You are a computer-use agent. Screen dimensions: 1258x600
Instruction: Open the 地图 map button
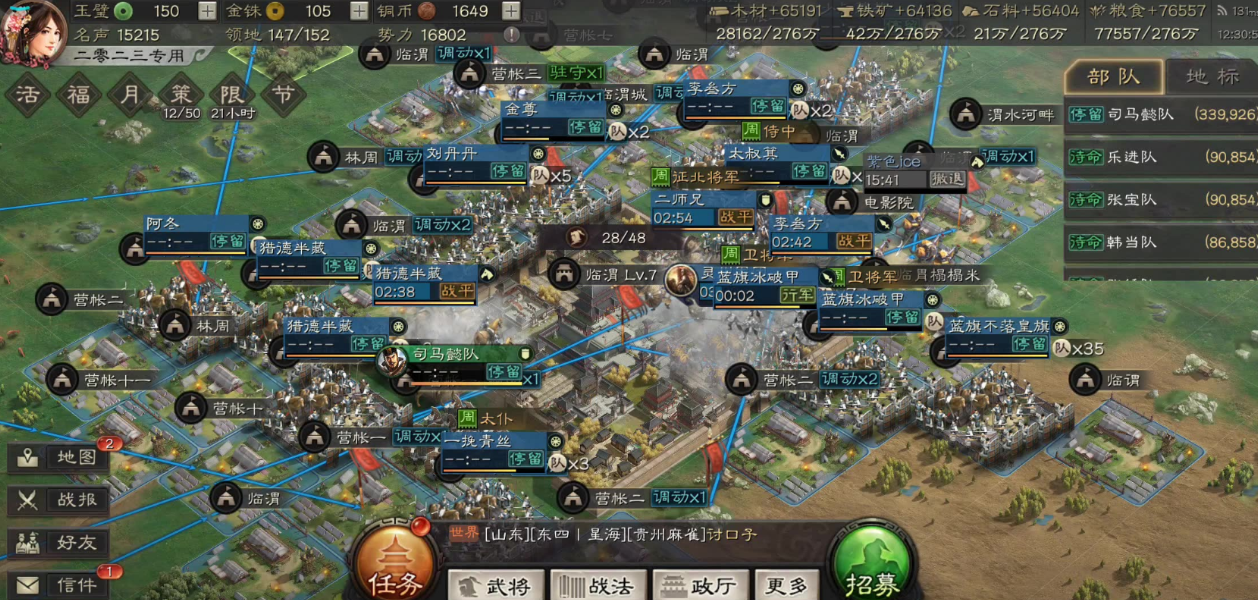tap(60, 458)
